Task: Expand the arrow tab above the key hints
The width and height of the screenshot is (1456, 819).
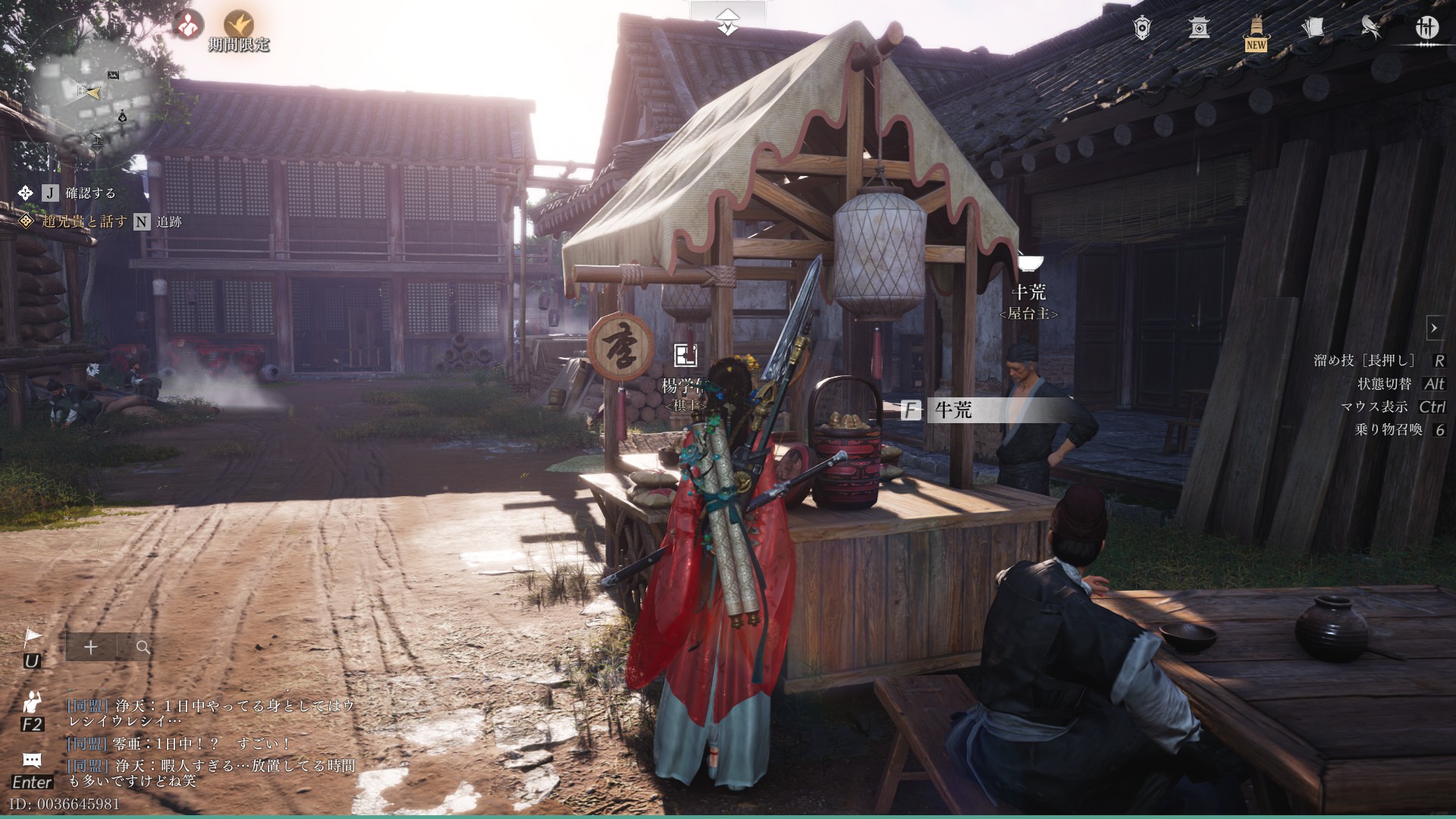Action: click(1434, 328)
